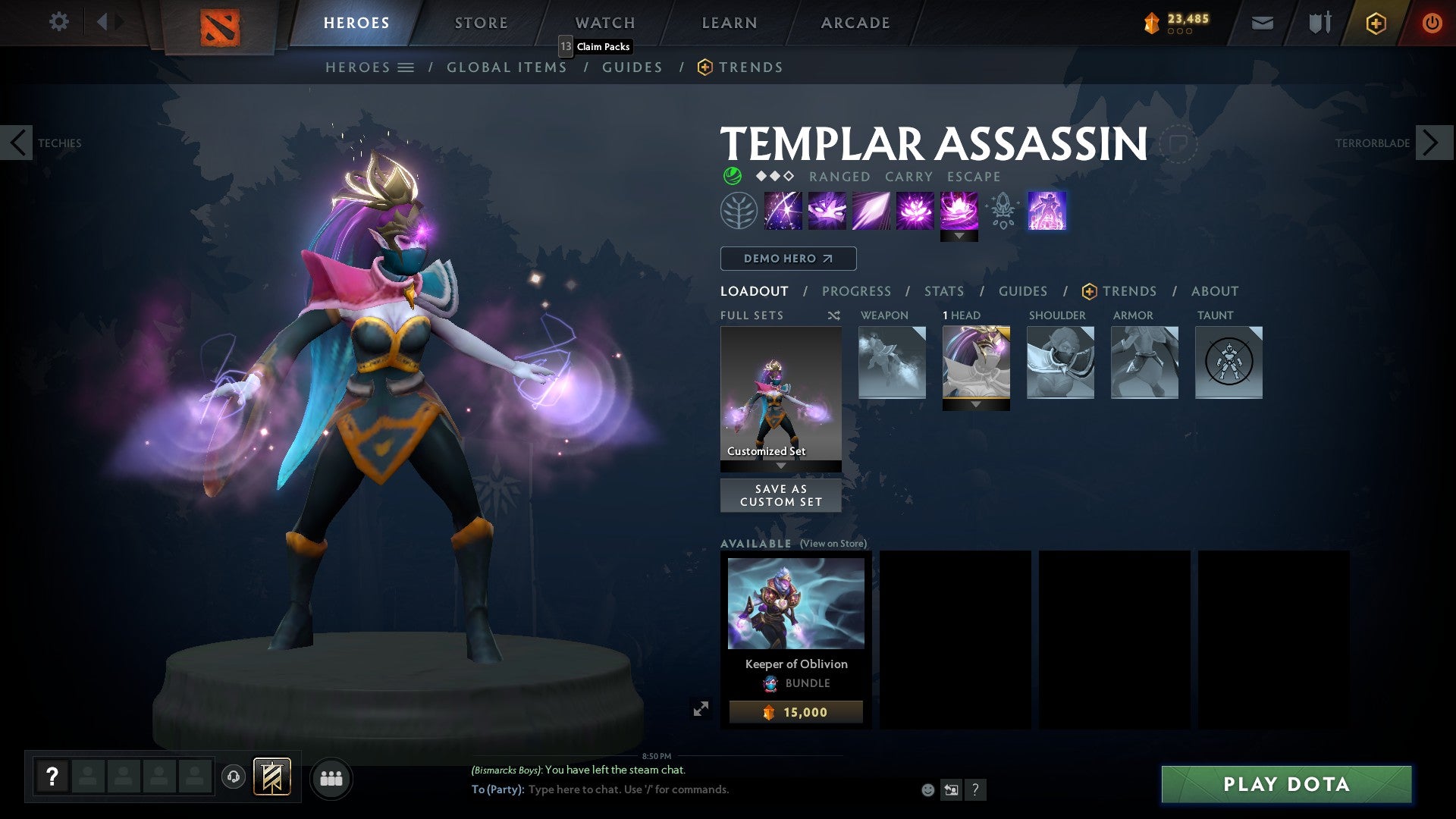1456x819 pixels.
Task: Click the DEMO HERO button
Action: 787,258
